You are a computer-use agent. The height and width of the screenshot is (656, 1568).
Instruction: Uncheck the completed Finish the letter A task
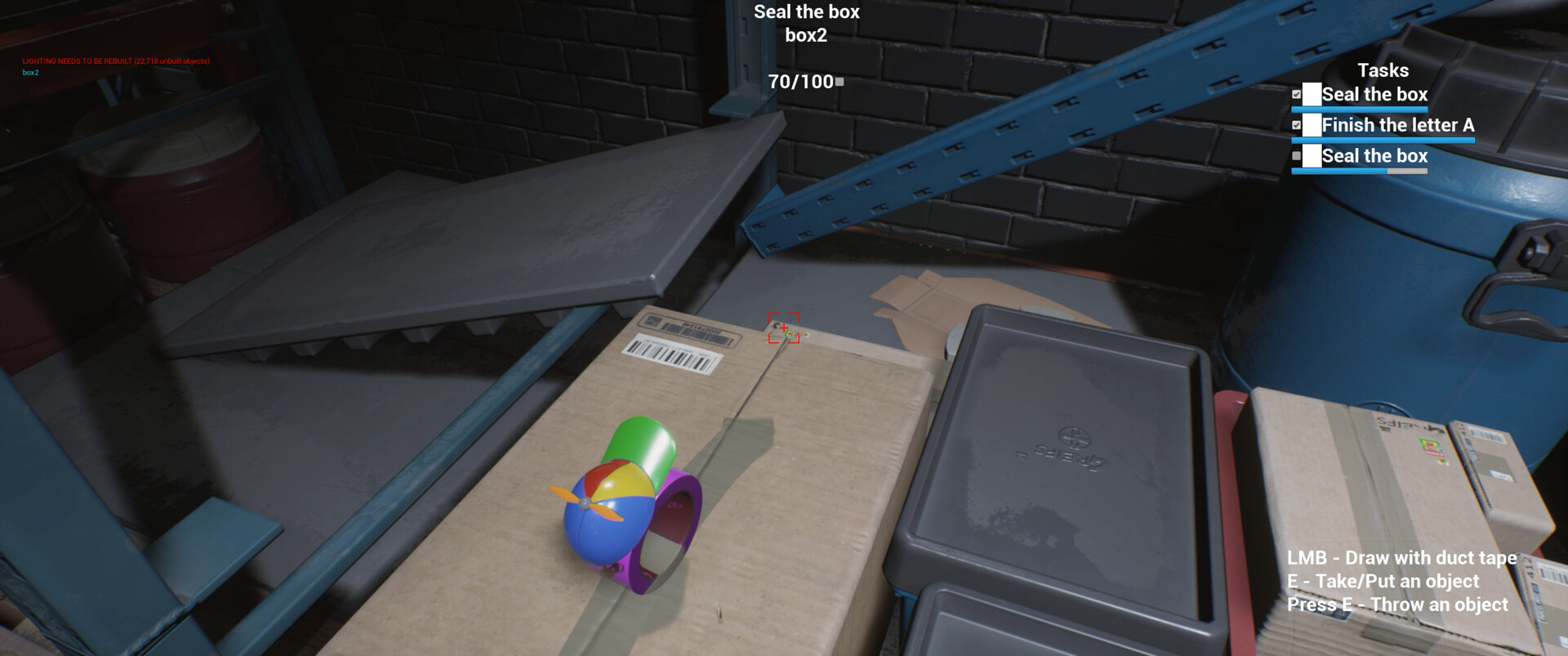tap(1298, 125)
